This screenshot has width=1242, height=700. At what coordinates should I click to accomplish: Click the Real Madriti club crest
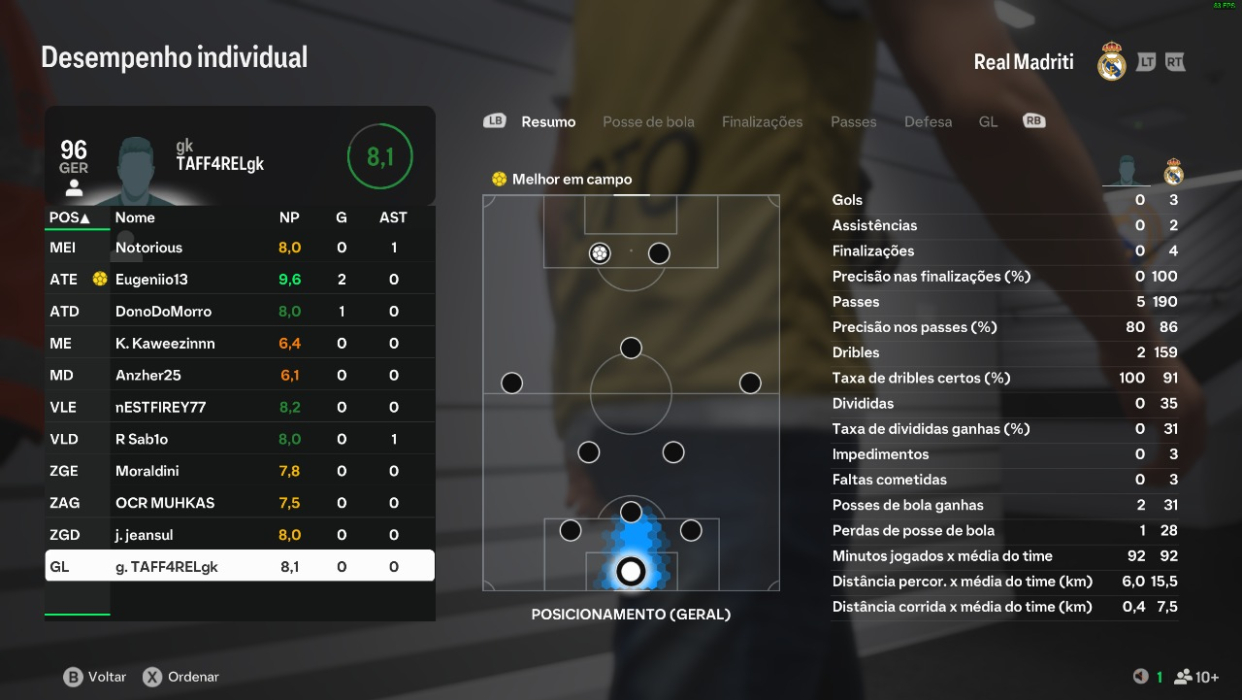(1111, 62)
